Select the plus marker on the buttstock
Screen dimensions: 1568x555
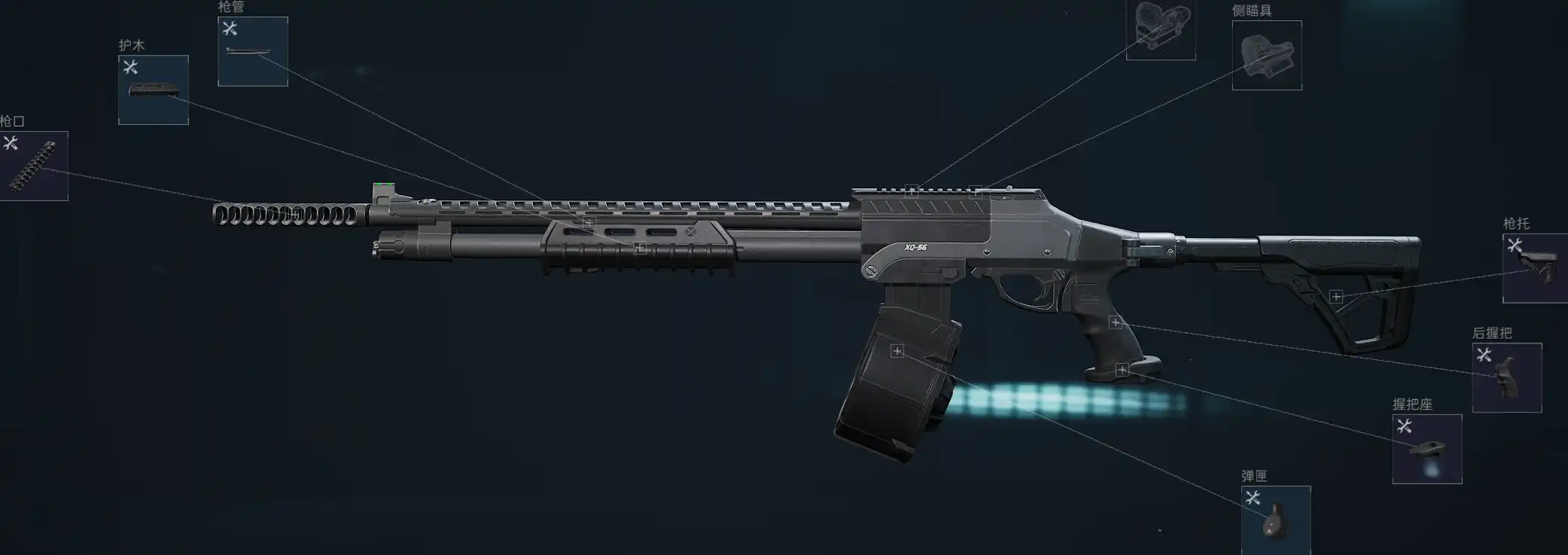point(1336,297)
